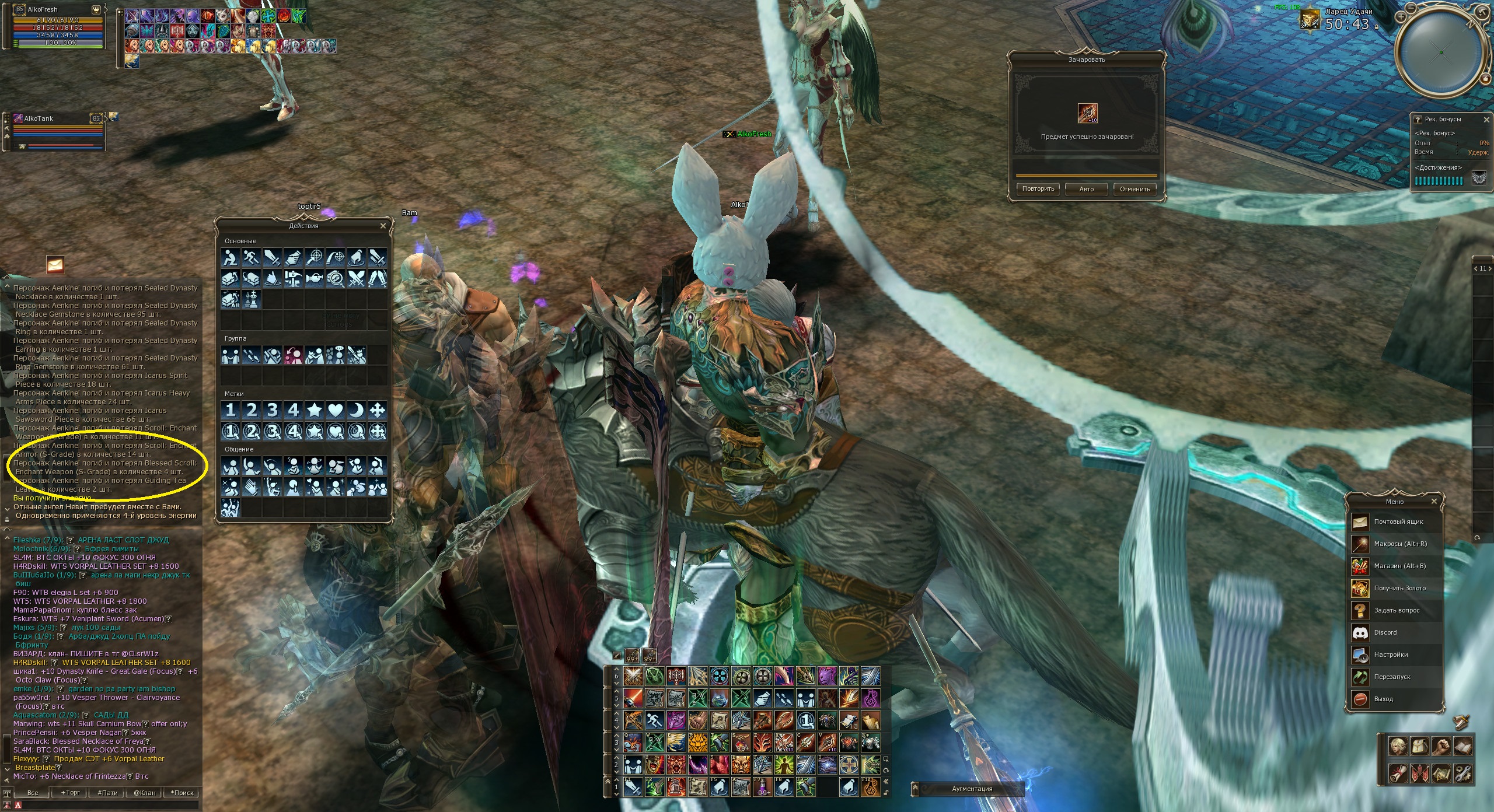The height and width of the screenshot is (812, 1494).
Task: Open the unread mail envelope icon
Action: coord(55,265)
